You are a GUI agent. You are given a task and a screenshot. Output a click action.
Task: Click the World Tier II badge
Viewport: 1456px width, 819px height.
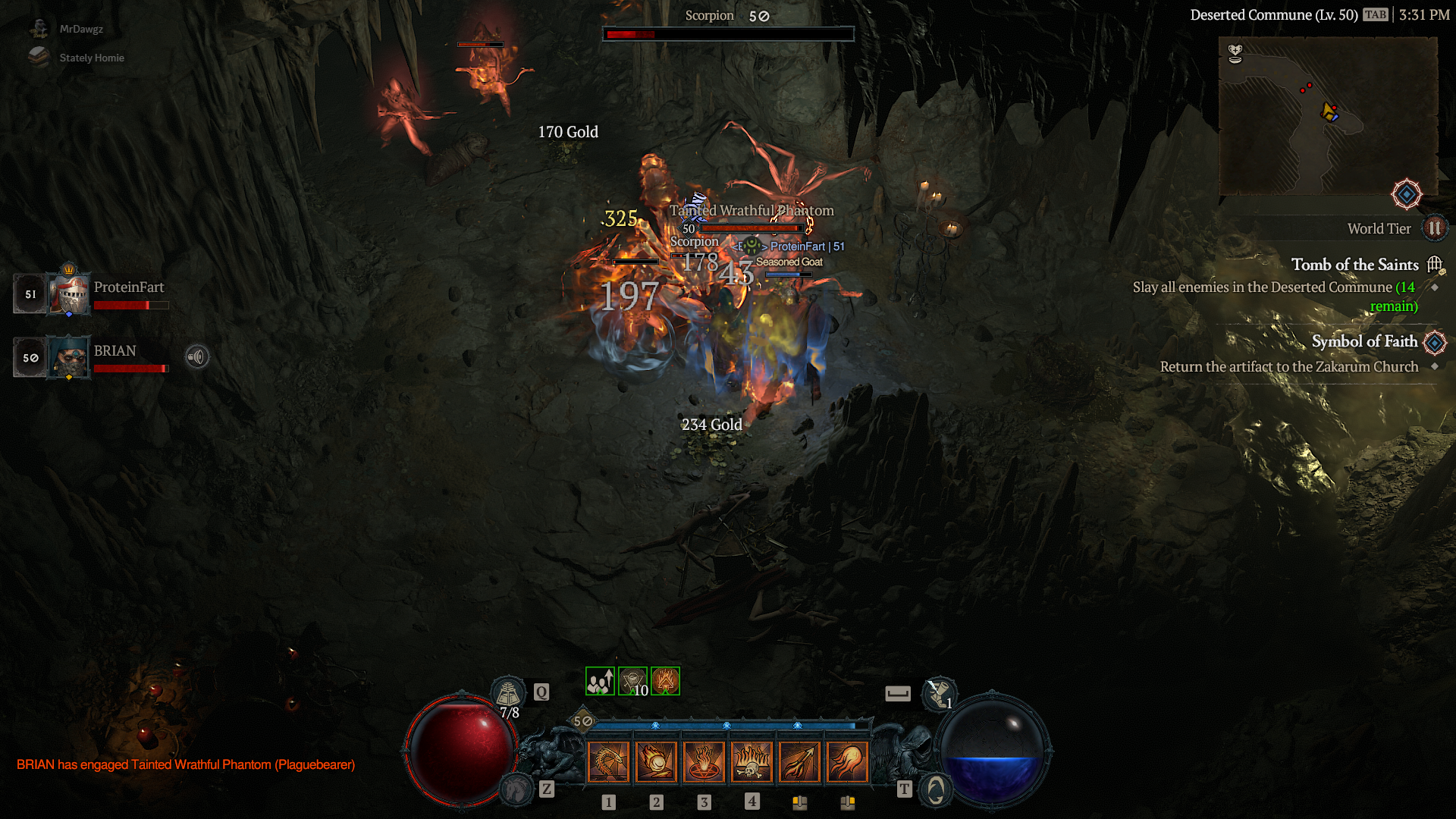pyautogui.click(x=1434, y=228)
